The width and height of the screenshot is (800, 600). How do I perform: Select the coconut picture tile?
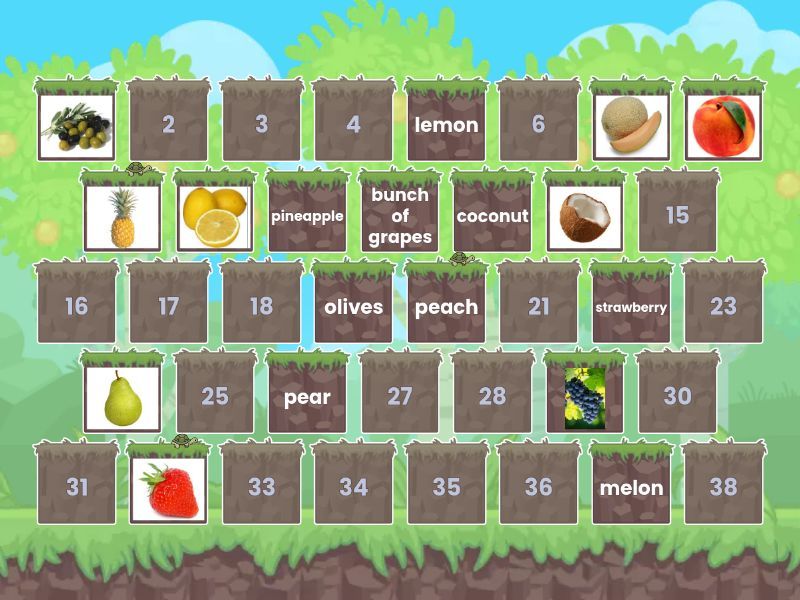click(x=584, y=216)
